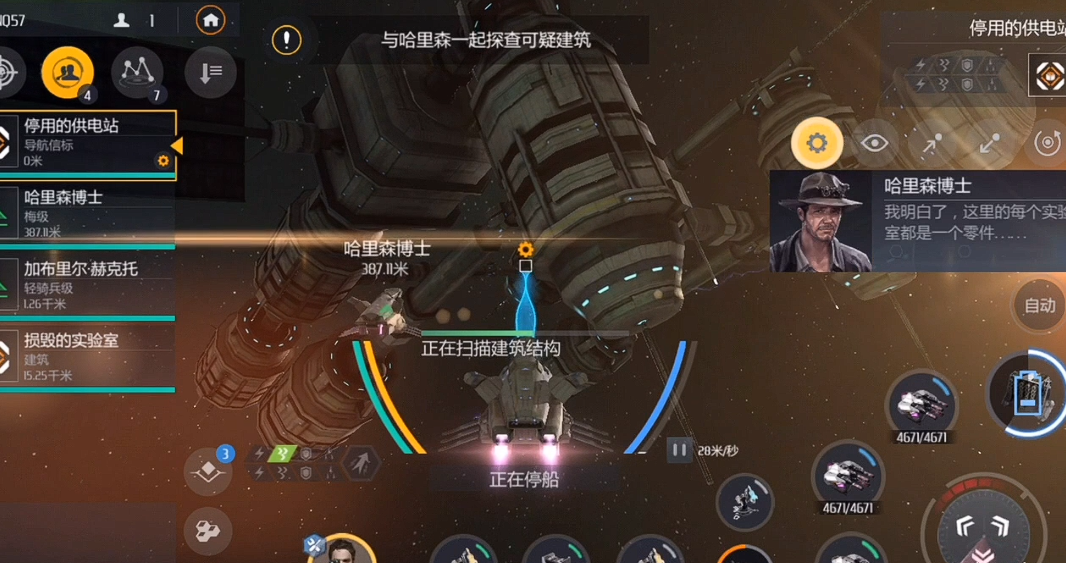Viewport: 1066px width, 563px height.
Task: Select 哈里森博士 in the overview list
Action: pyautogui.click(x=85, y=214)
